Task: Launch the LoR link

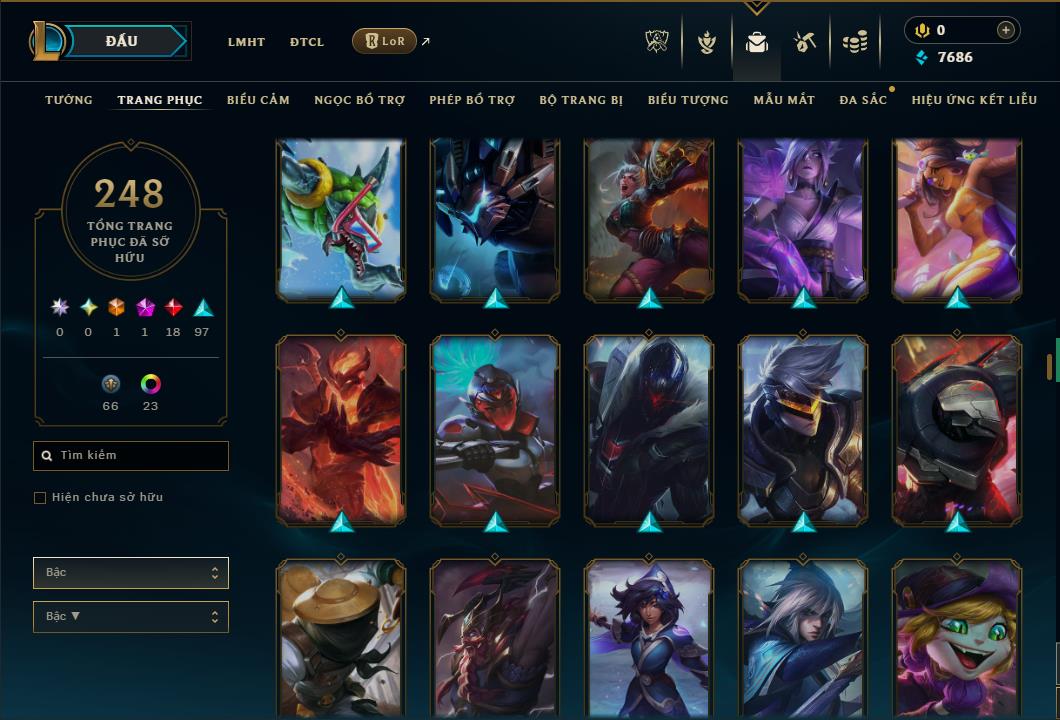Action: (x=385, y=41)
